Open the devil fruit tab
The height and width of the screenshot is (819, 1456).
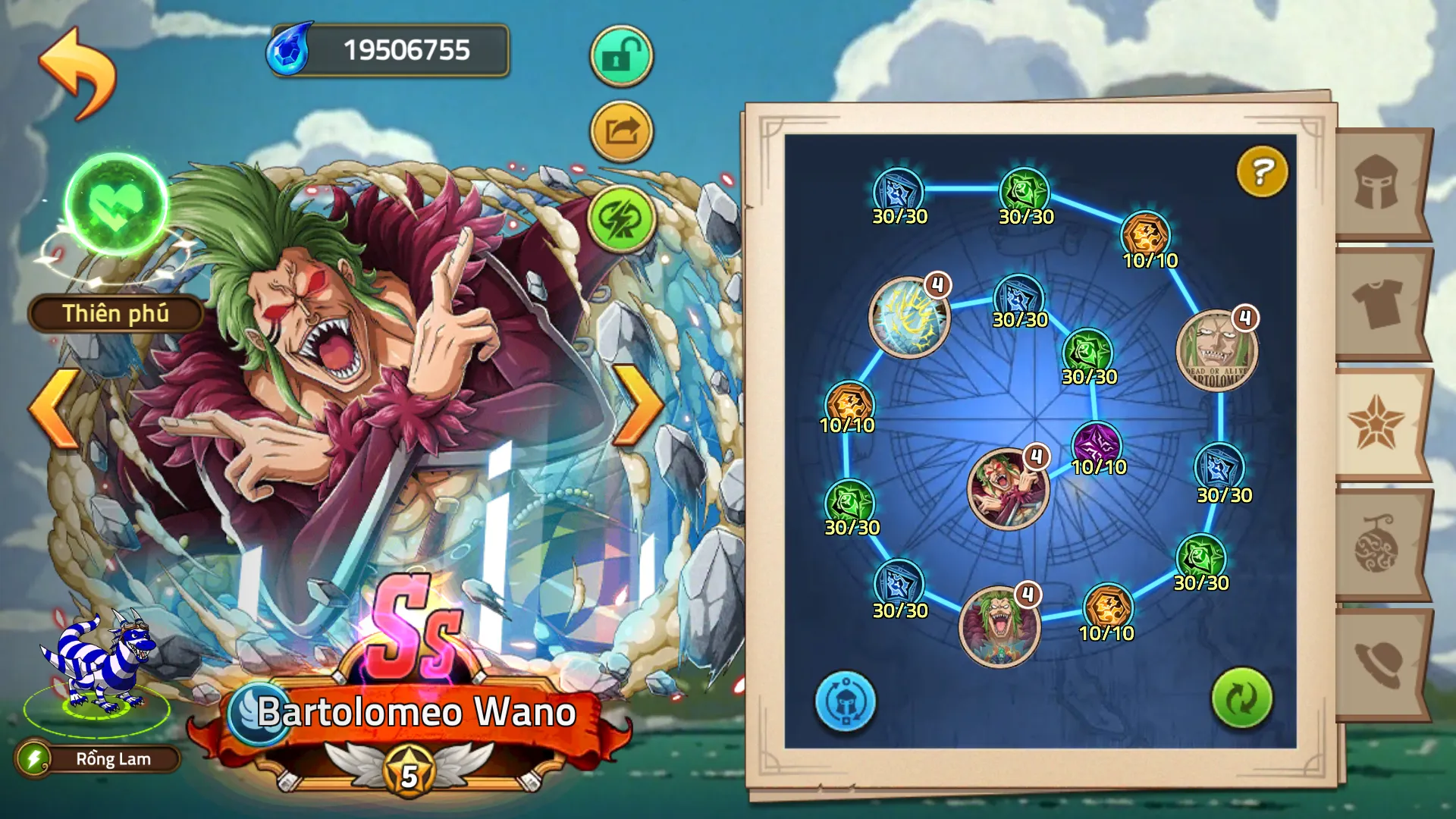pyautogui.click(x=1377, y=544)
